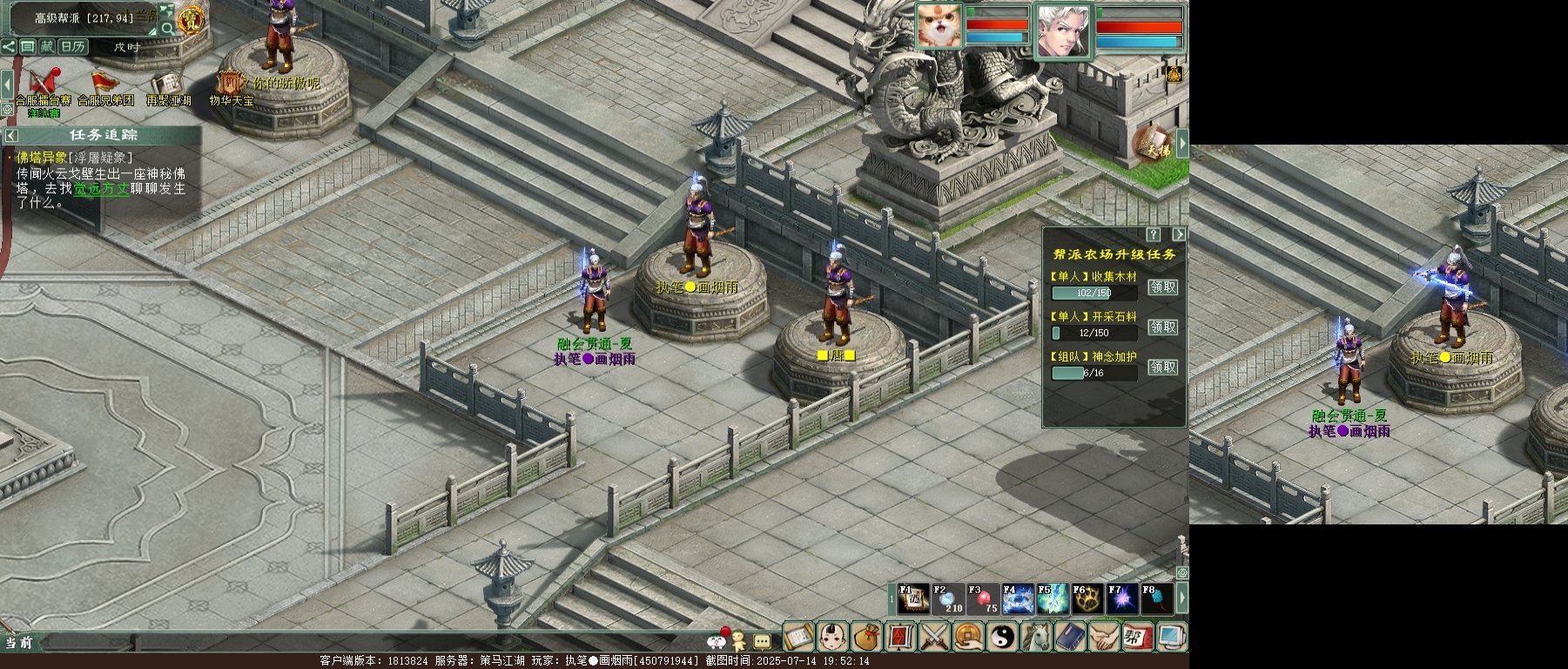Open the 帮 guild menu icon

coord(1137,637)
